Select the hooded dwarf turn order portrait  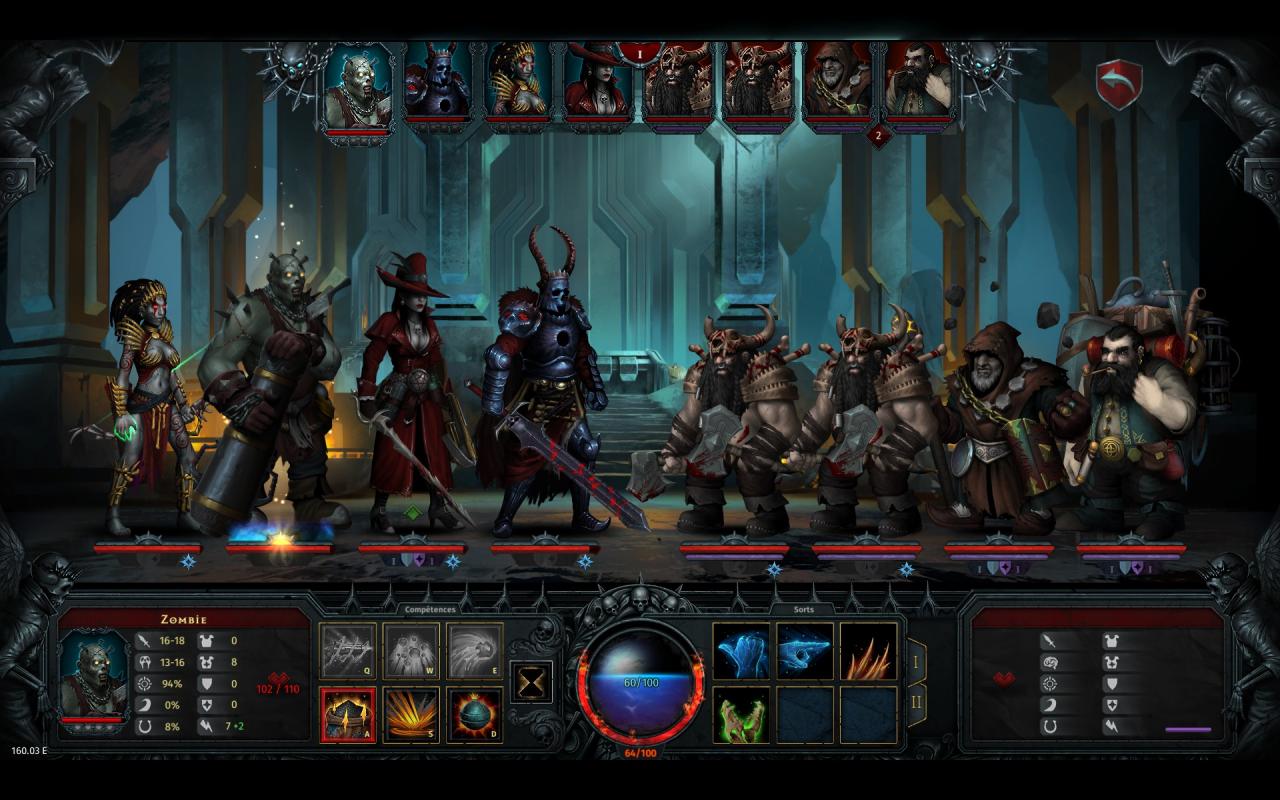[x=838, y=85]
